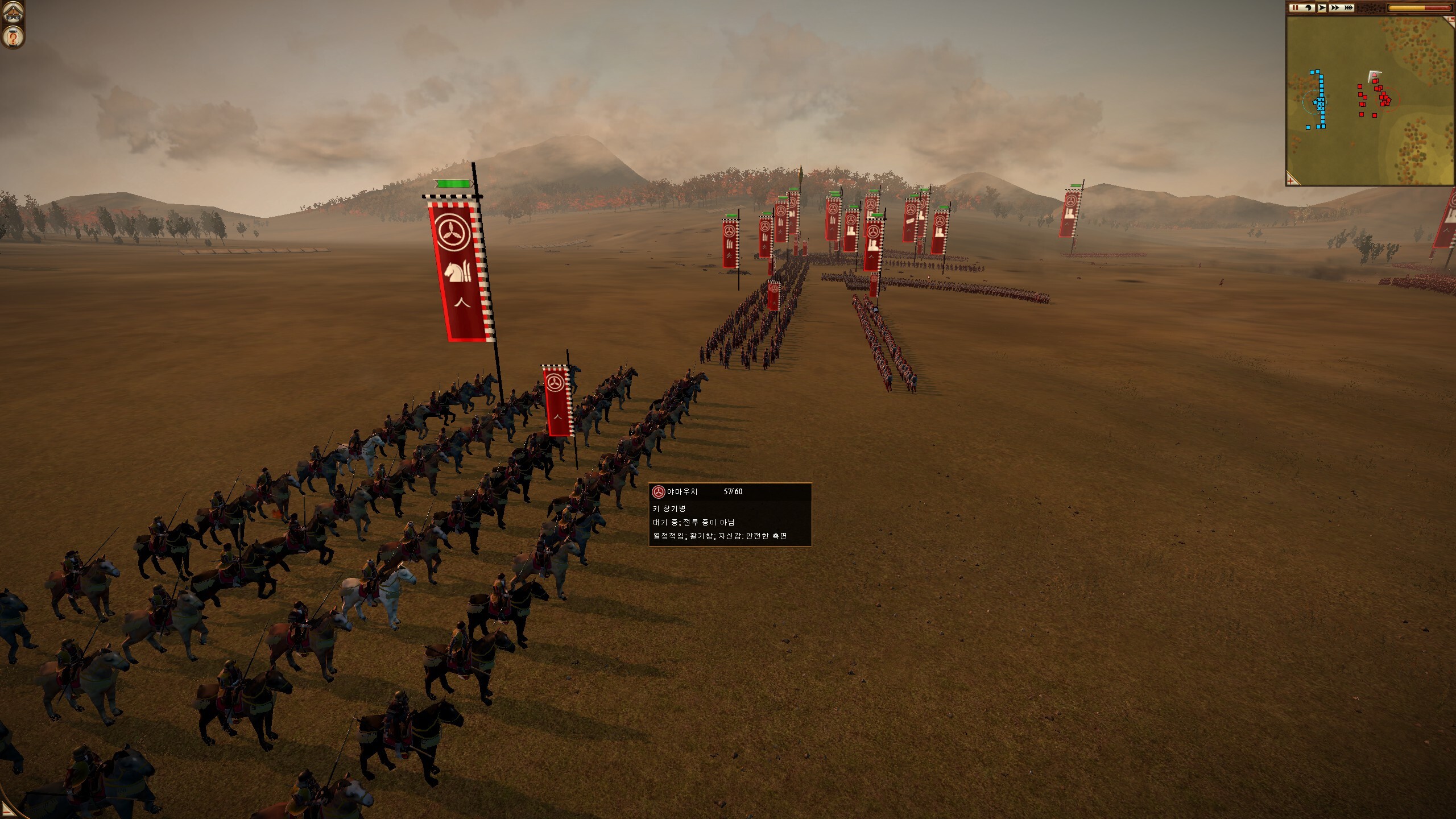Open the lantern question mark help

click(13, 38)
